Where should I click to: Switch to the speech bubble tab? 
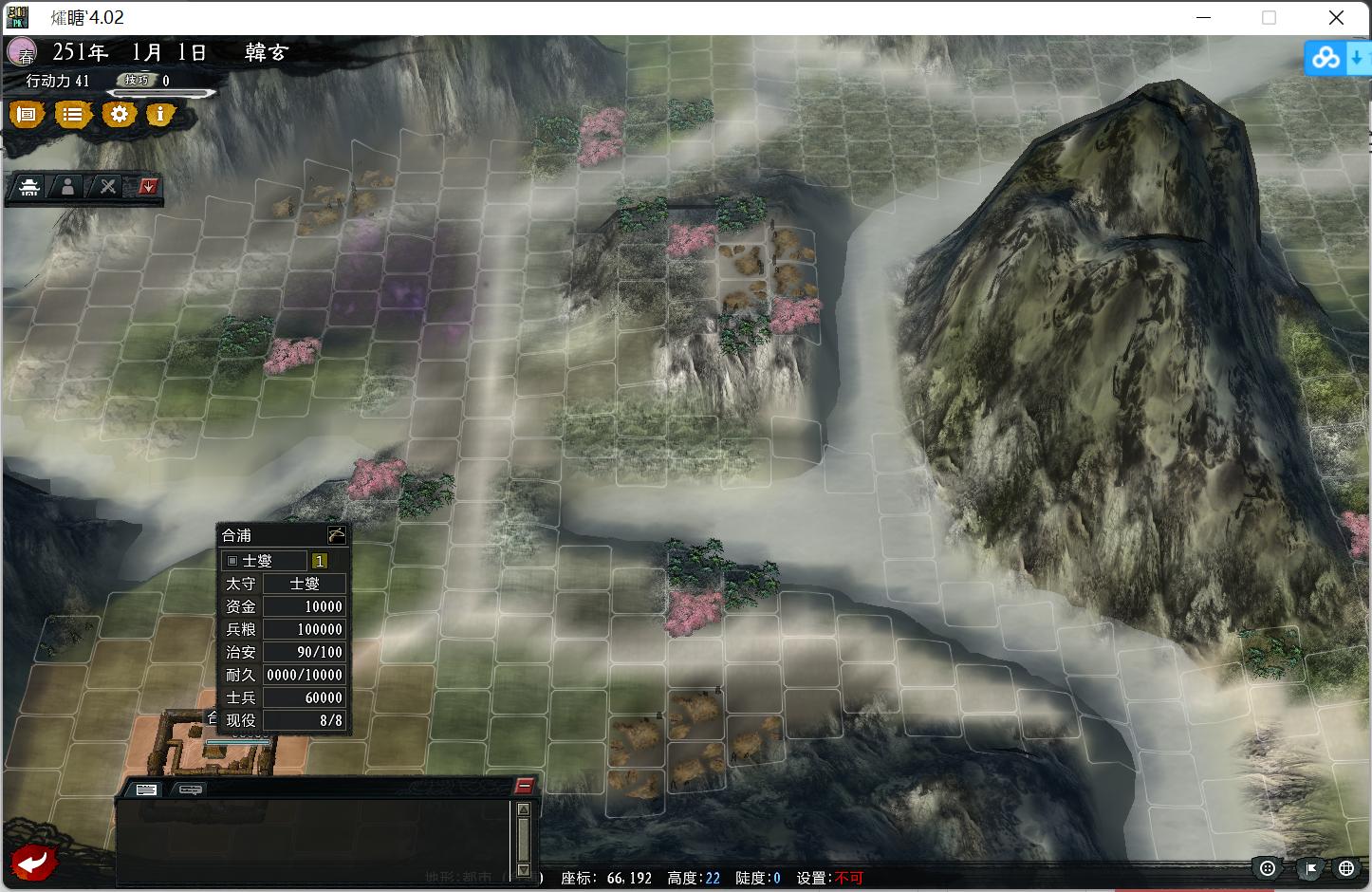[190, 790]
